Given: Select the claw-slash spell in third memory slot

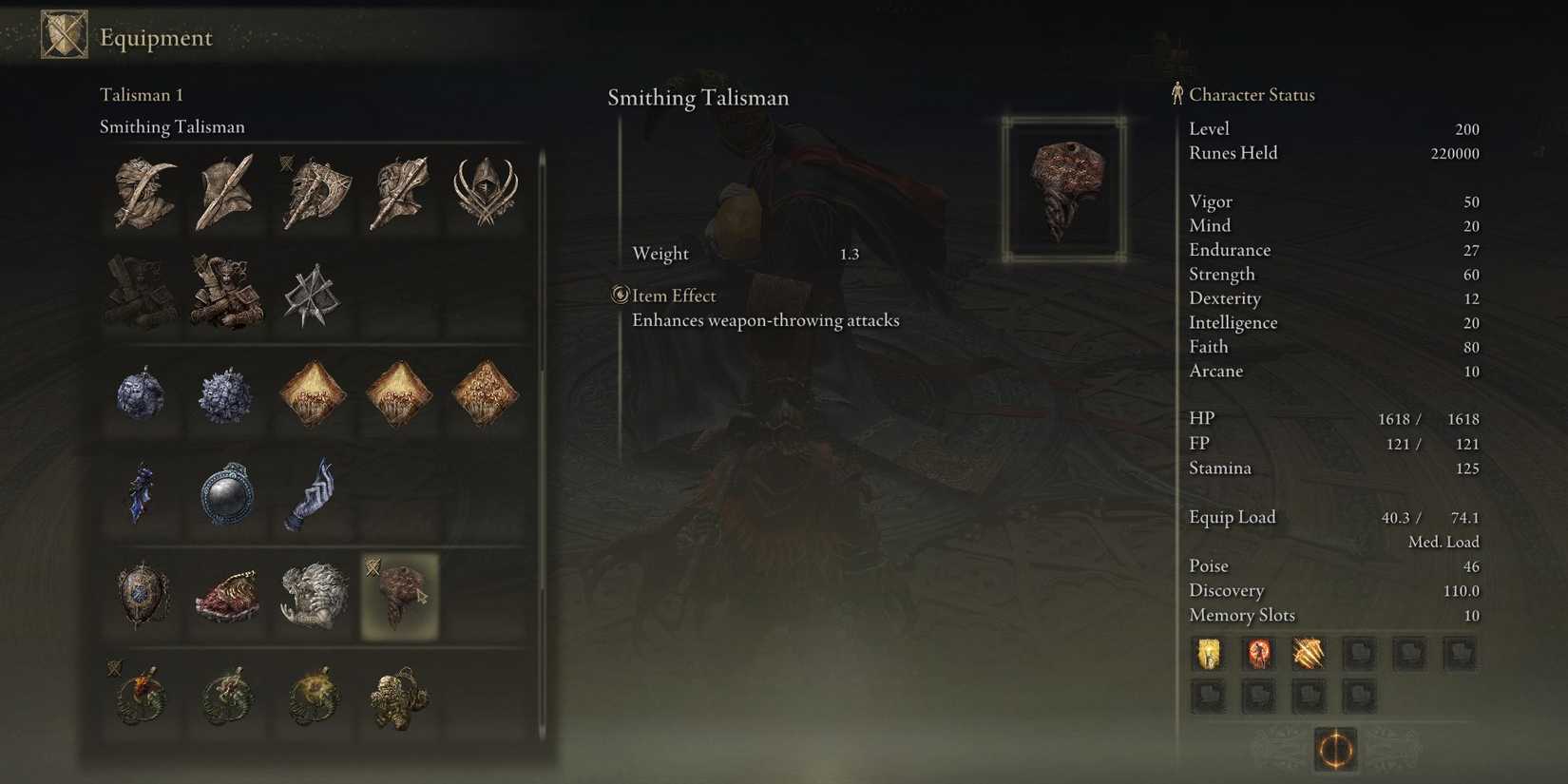Looking at the screenshot, I should click(1310, 655).
